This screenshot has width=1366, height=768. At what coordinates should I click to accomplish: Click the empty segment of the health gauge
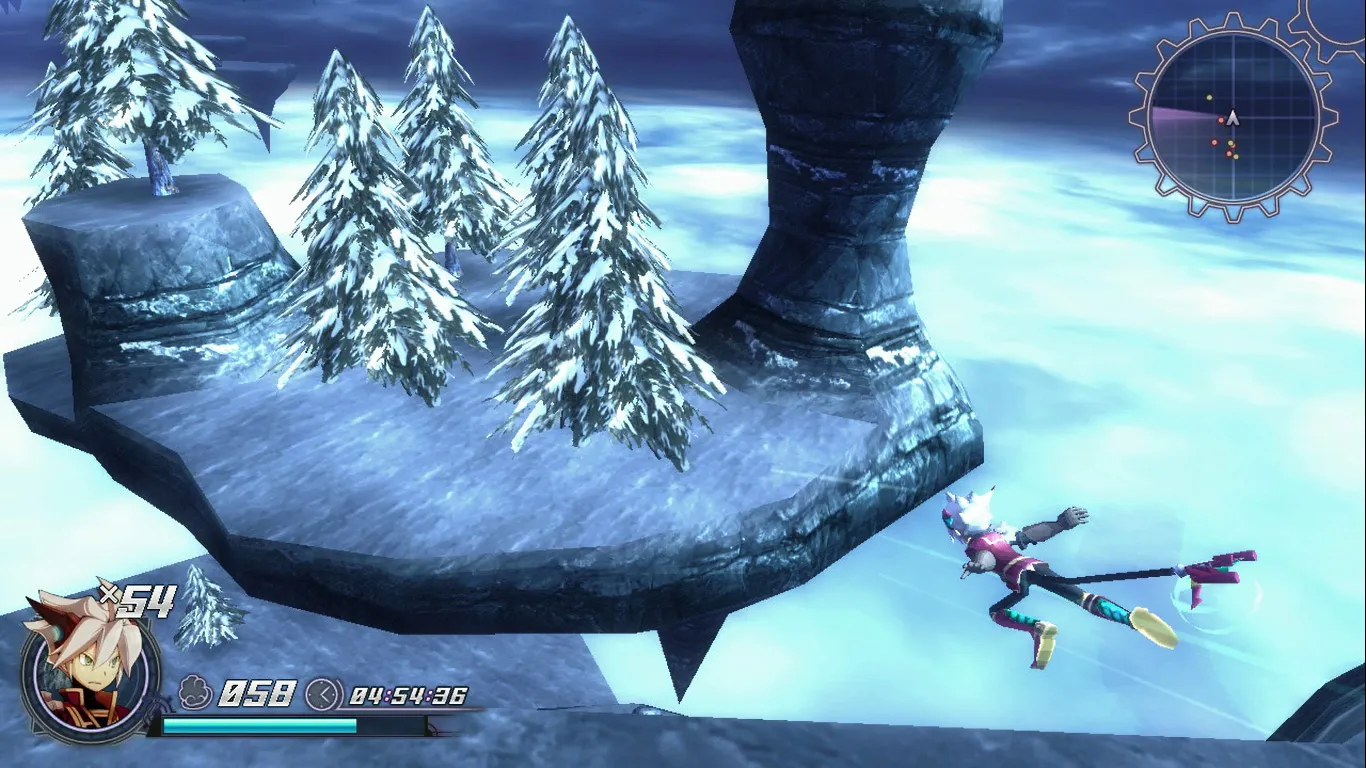pyautogui.click(x=392, y=724)
